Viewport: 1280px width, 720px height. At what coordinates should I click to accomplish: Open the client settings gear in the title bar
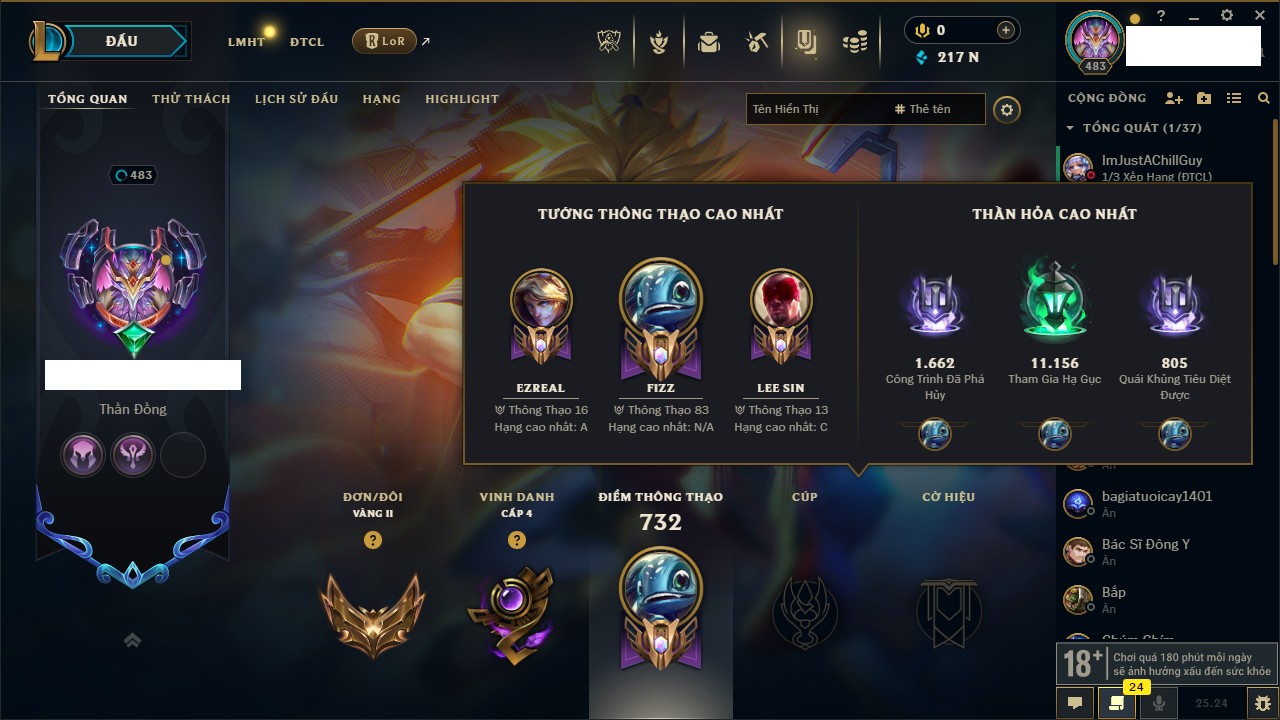pyautogui.click(x=1227, y=15)
